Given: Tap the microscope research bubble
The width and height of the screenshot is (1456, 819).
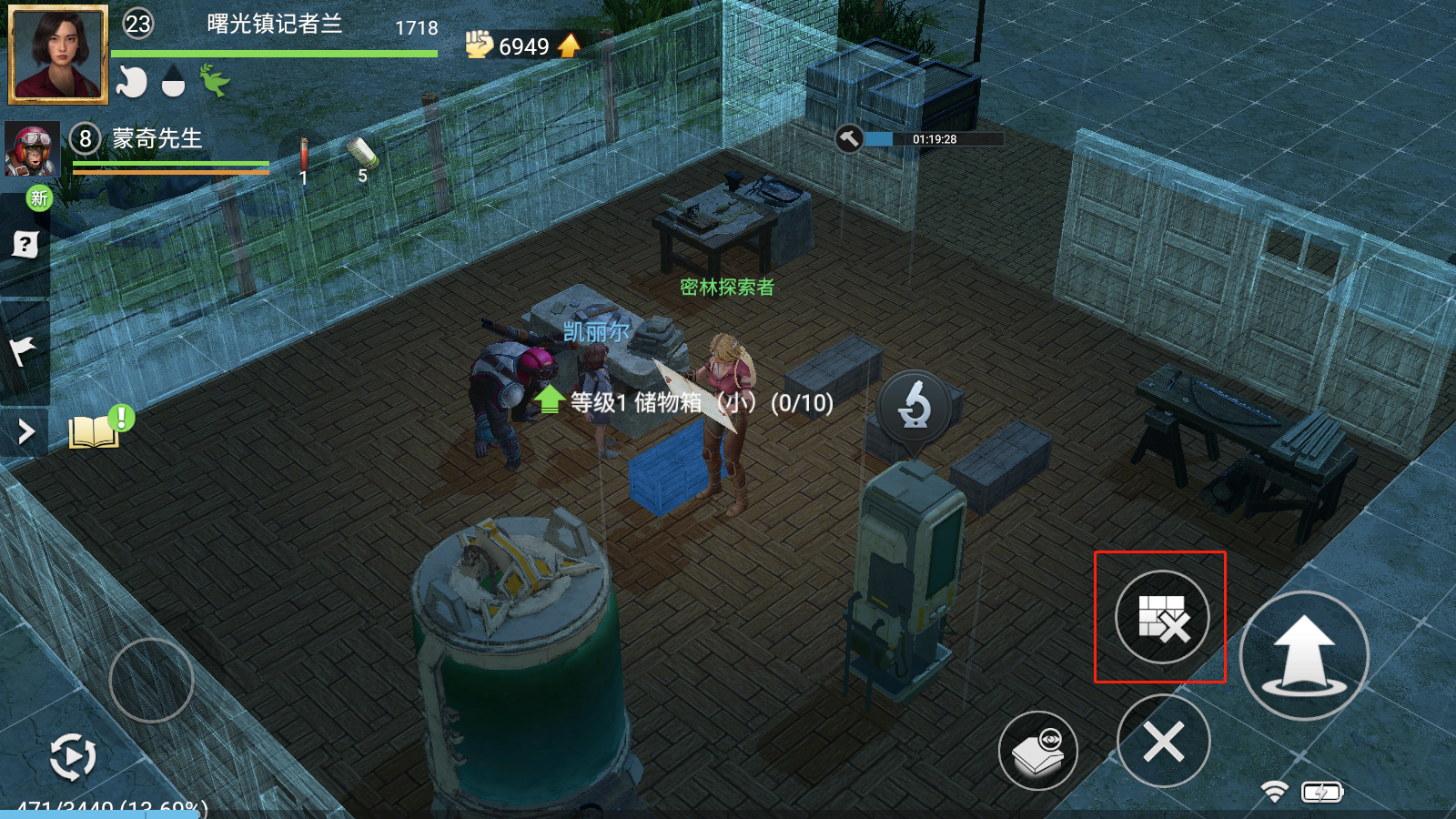Looking at the screenshot, I should click(x=915, y=405).
